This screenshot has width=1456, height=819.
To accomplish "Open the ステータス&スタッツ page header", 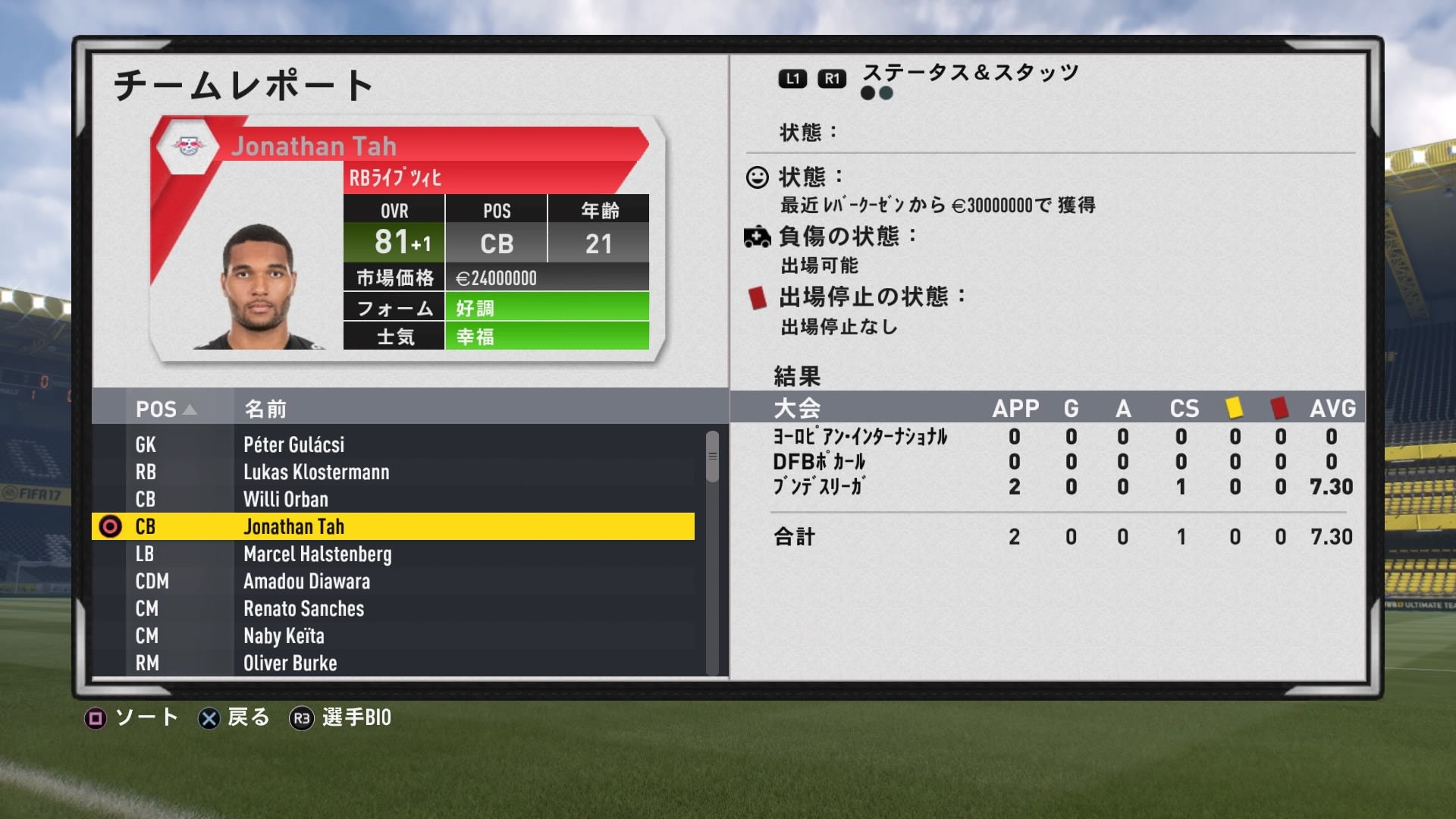I will 970,74.
